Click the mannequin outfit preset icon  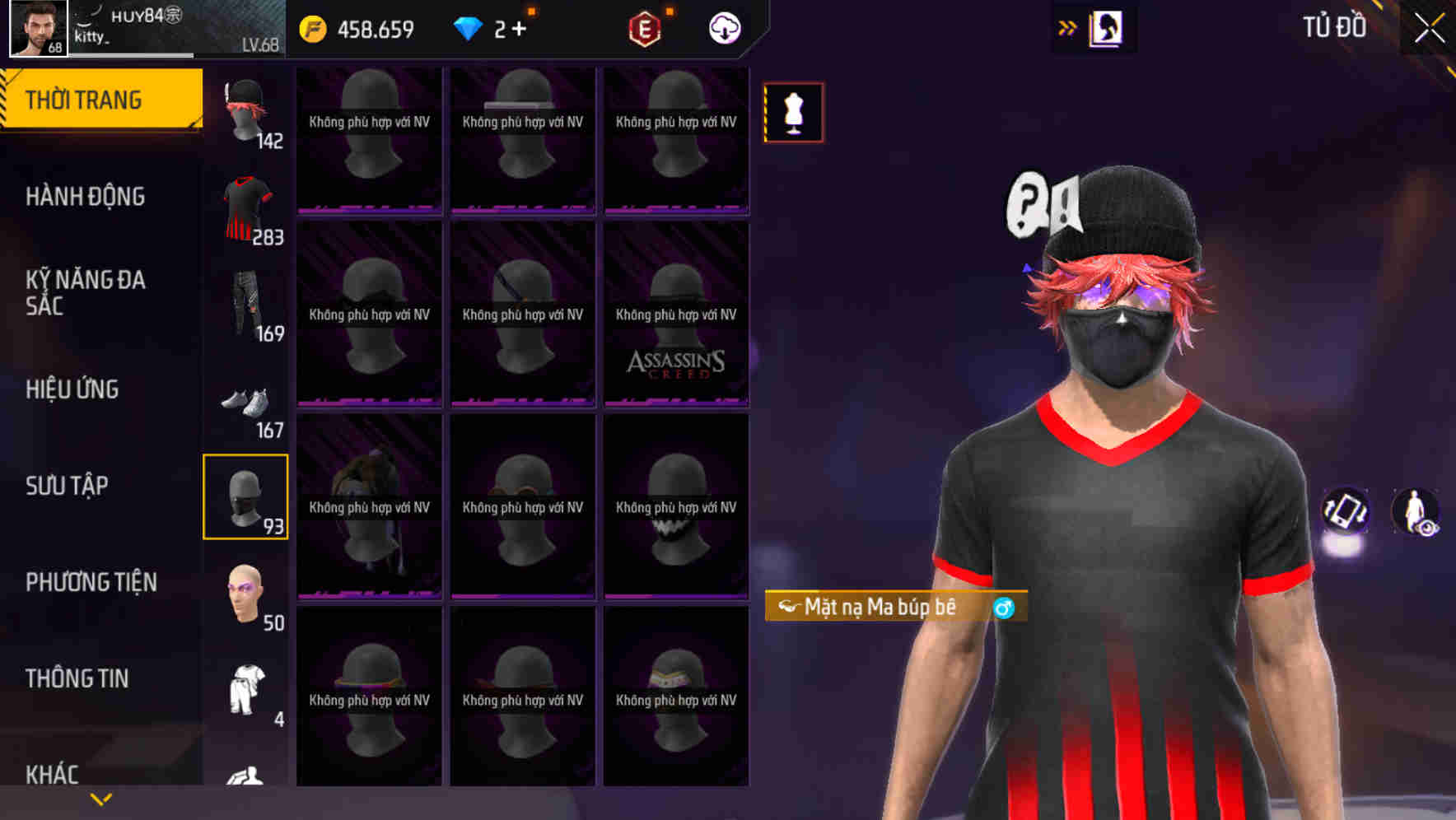[x=793, y=112]
